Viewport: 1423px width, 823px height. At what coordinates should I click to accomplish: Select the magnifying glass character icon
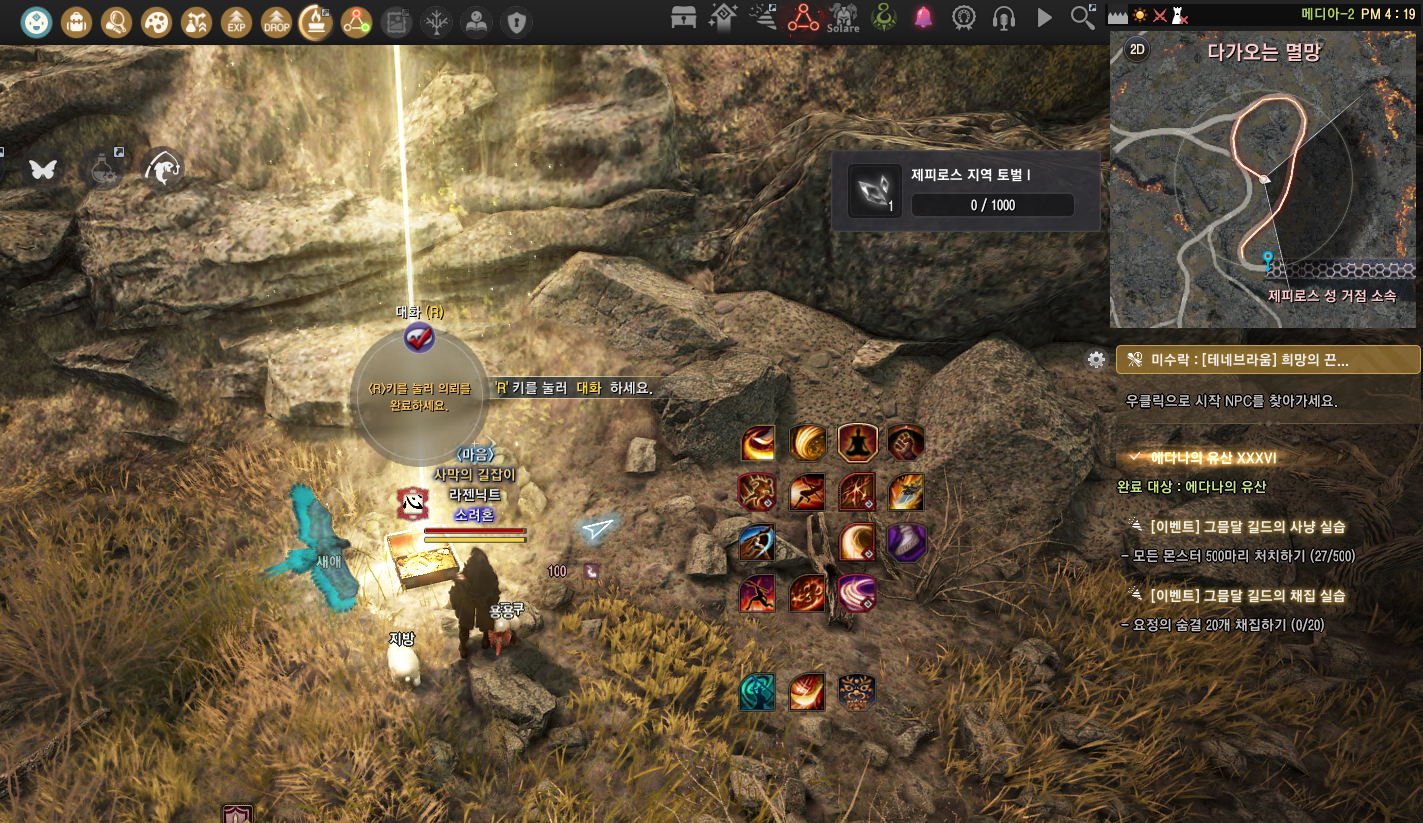pyautogui.click(x=117, y=20)
